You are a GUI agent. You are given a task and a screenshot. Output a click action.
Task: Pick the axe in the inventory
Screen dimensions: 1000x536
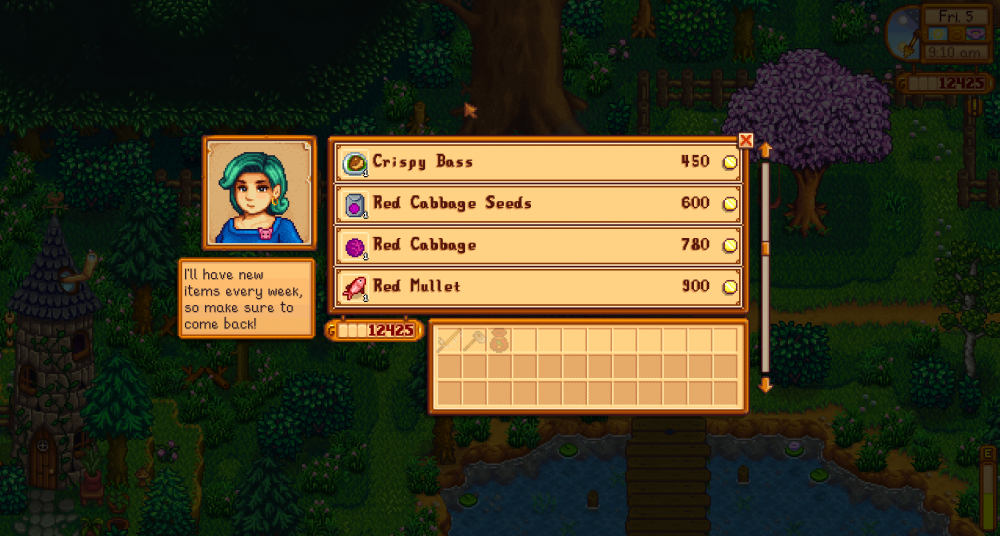click(x=473, y=340)
